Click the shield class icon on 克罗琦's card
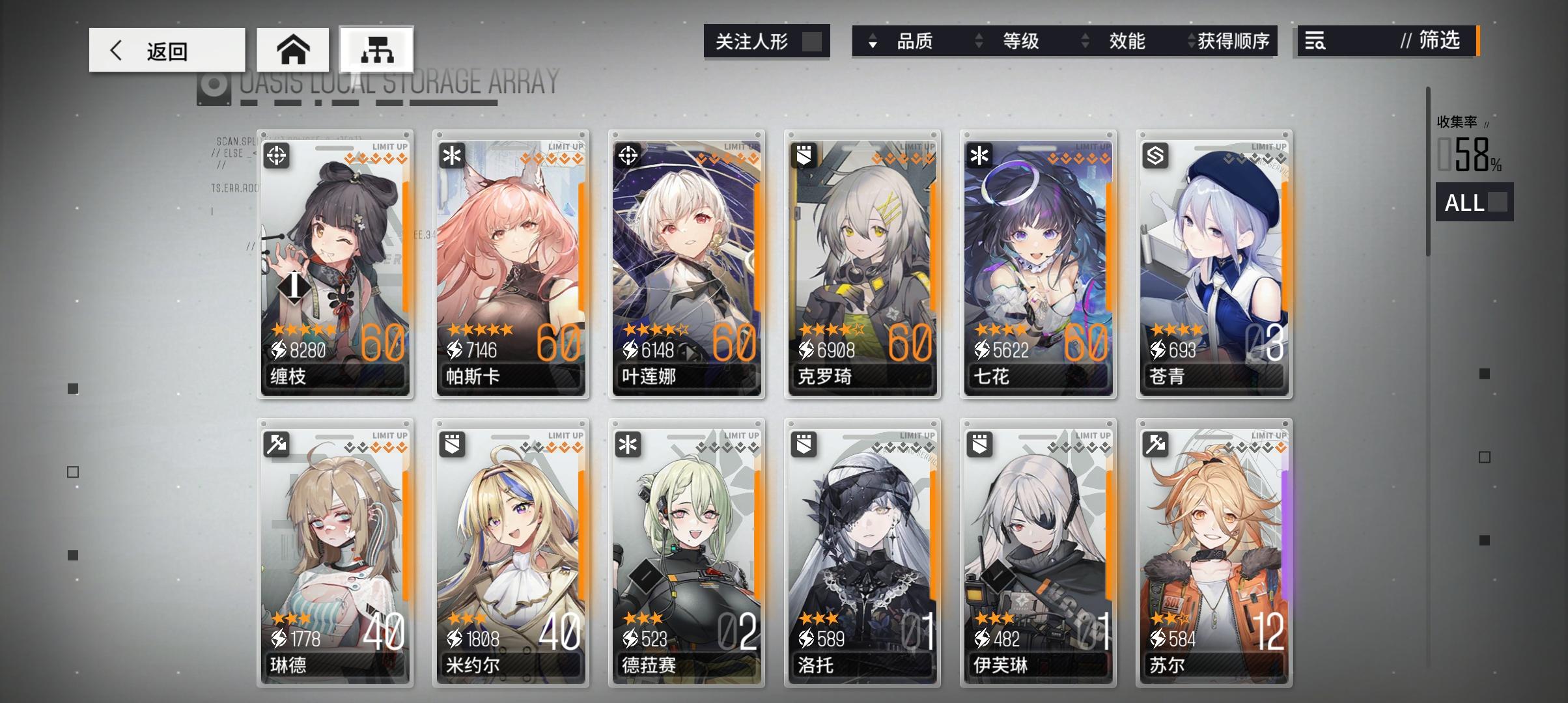 (x=804, y=154)
